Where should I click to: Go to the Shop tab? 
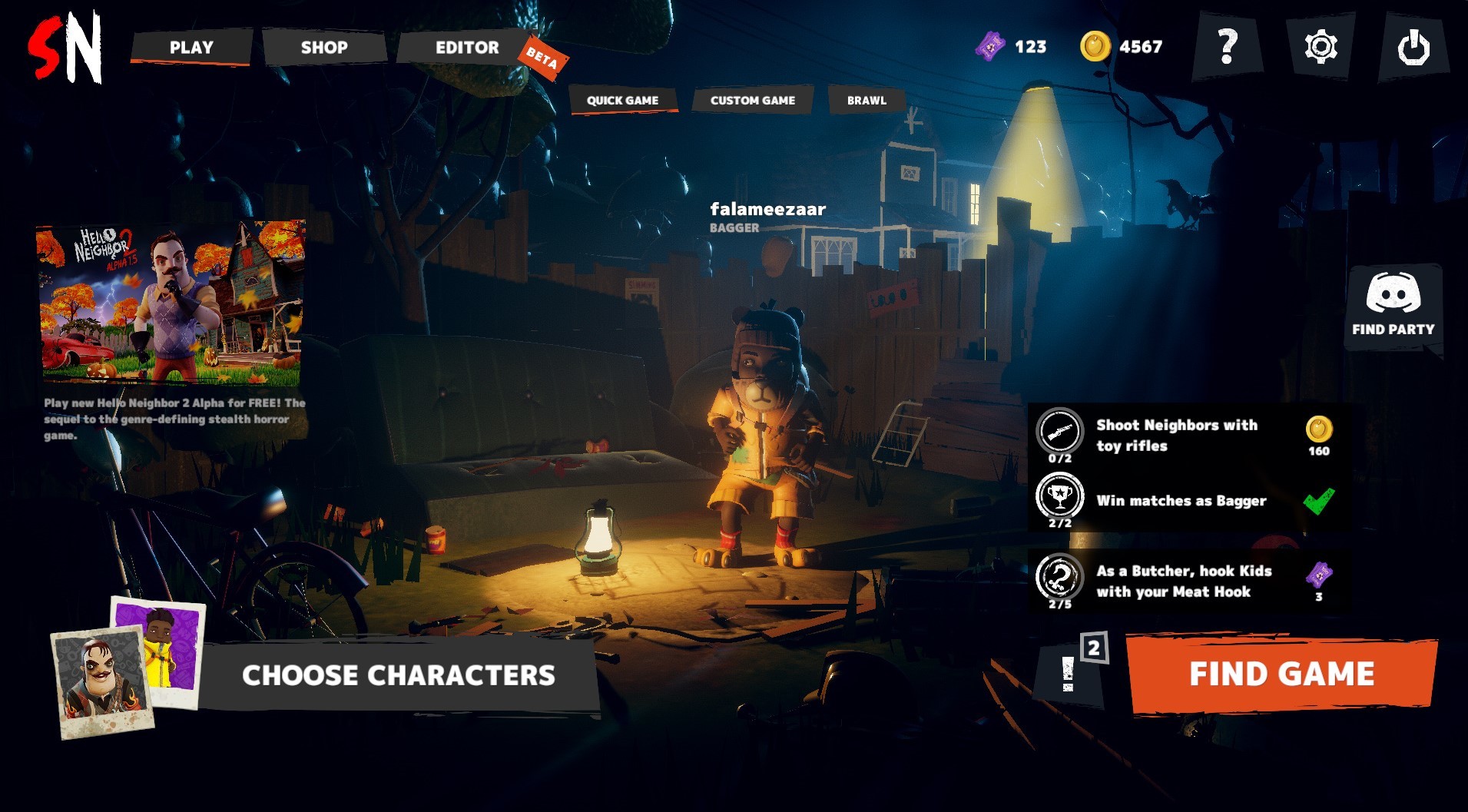coord(323,48)
